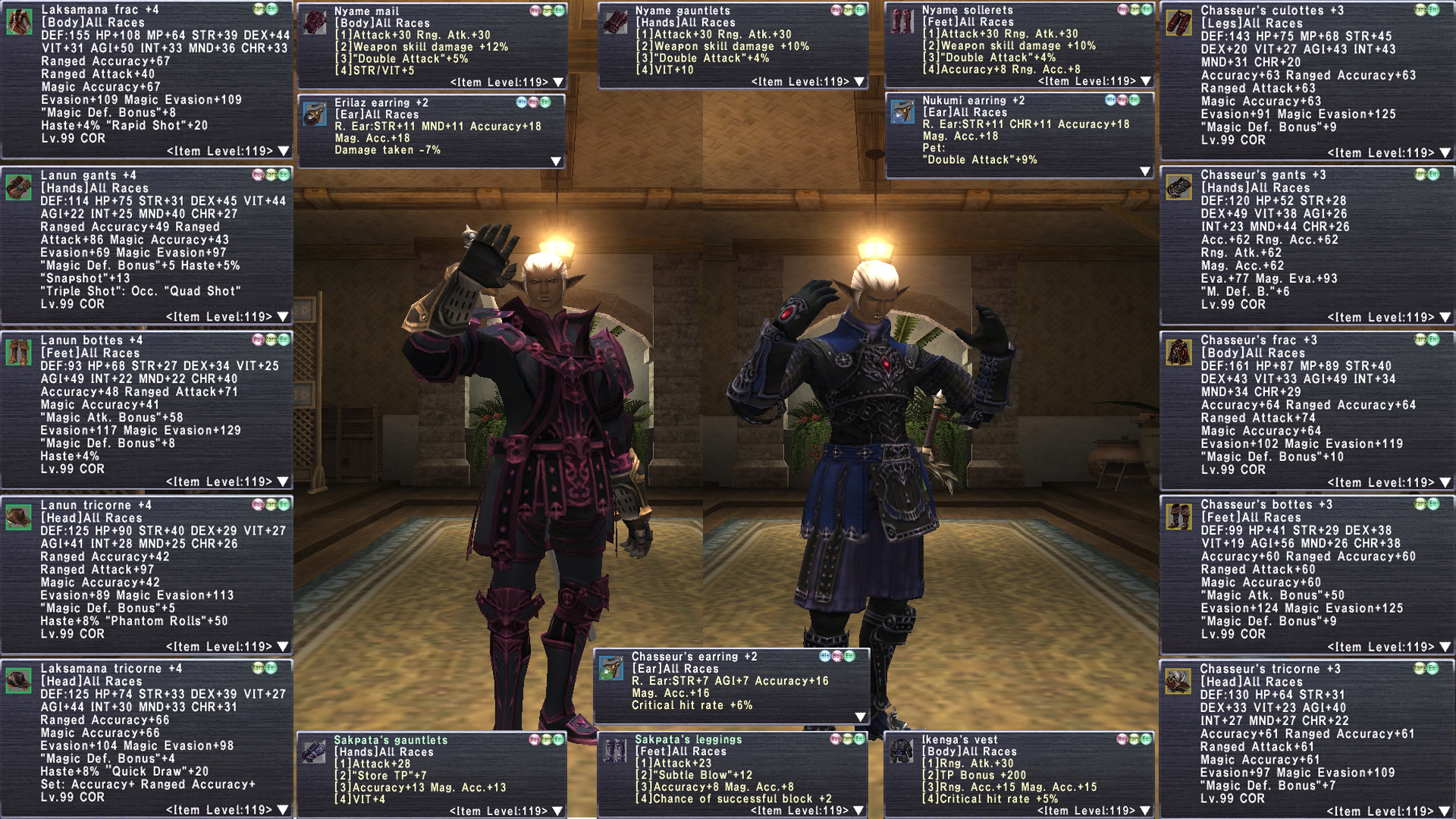The image size is (1456, 819).
Task: Pick the Chasseur's tricorne +3 icon
Action: (1178, 681)
